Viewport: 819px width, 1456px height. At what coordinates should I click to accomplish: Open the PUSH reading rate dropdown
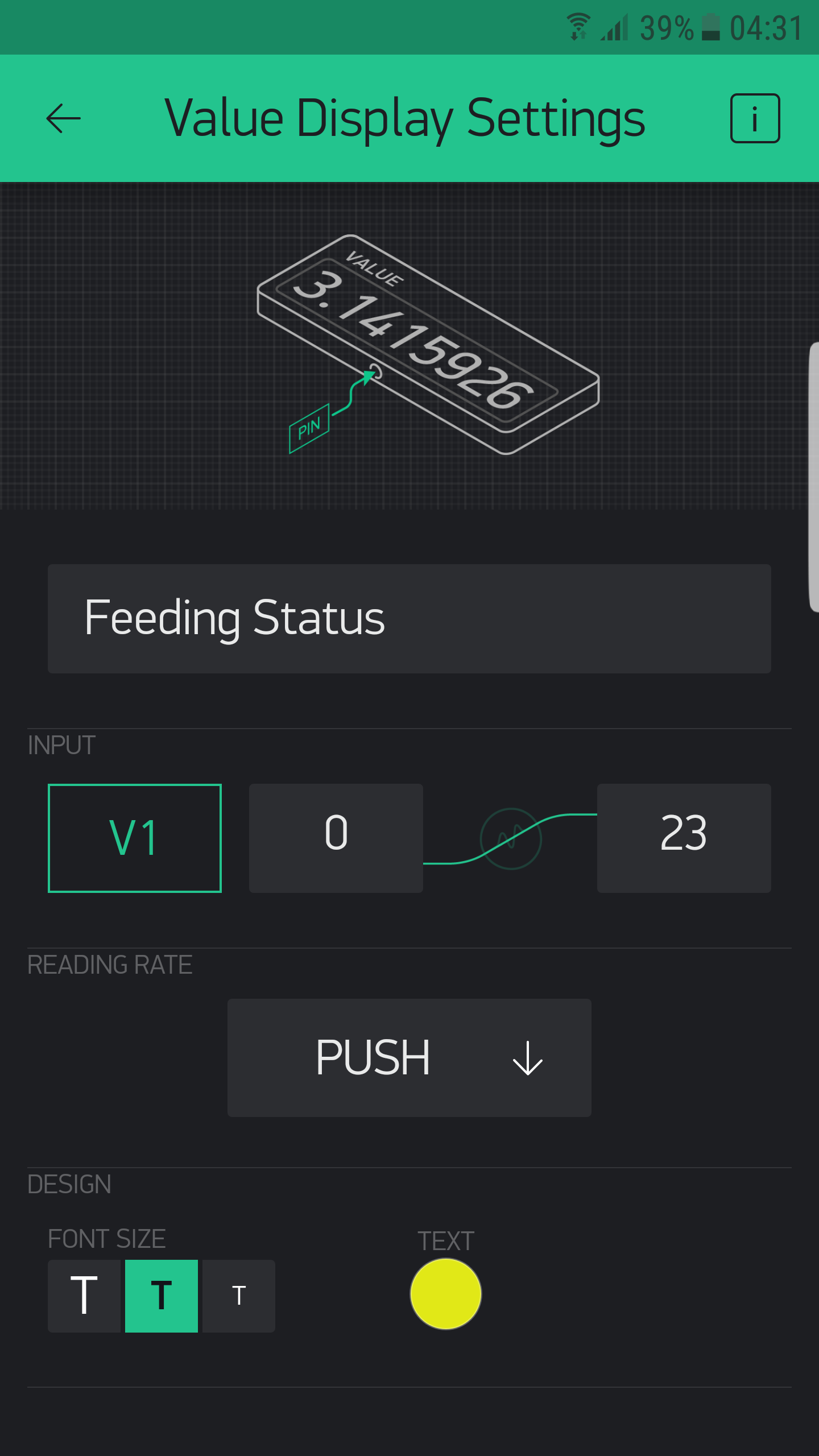[409, 1057]
